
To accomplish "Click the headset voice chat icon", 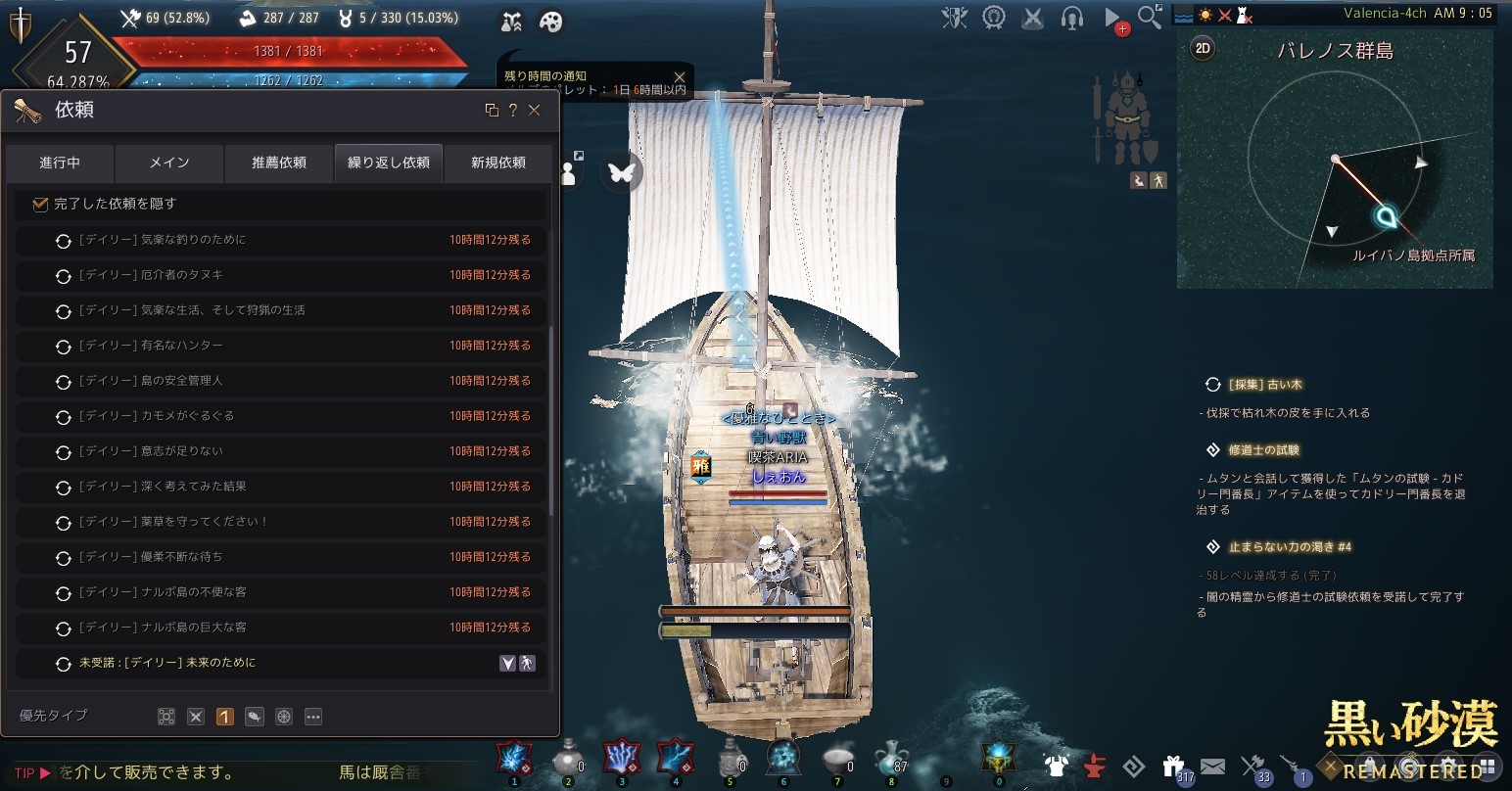I will (x=1071, y=18).
